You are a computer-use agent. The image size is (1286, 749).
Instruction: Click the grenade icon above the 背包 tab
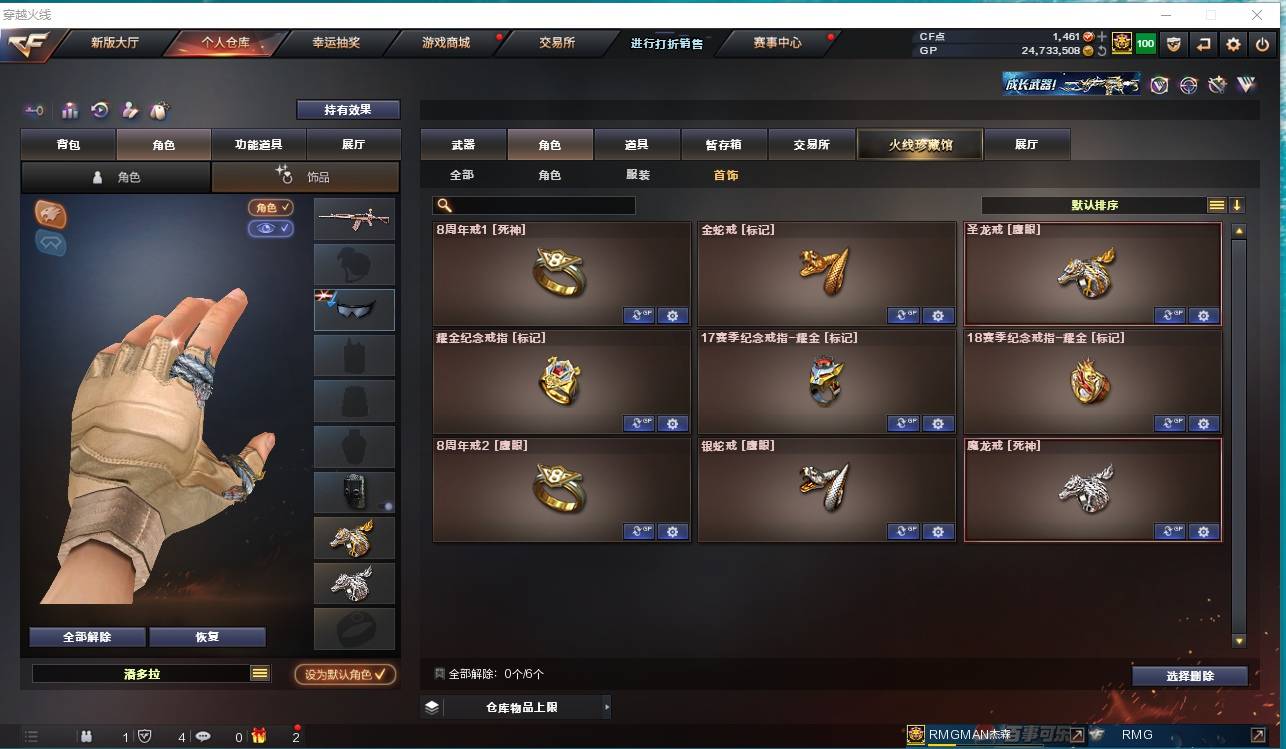click(159, 110)
